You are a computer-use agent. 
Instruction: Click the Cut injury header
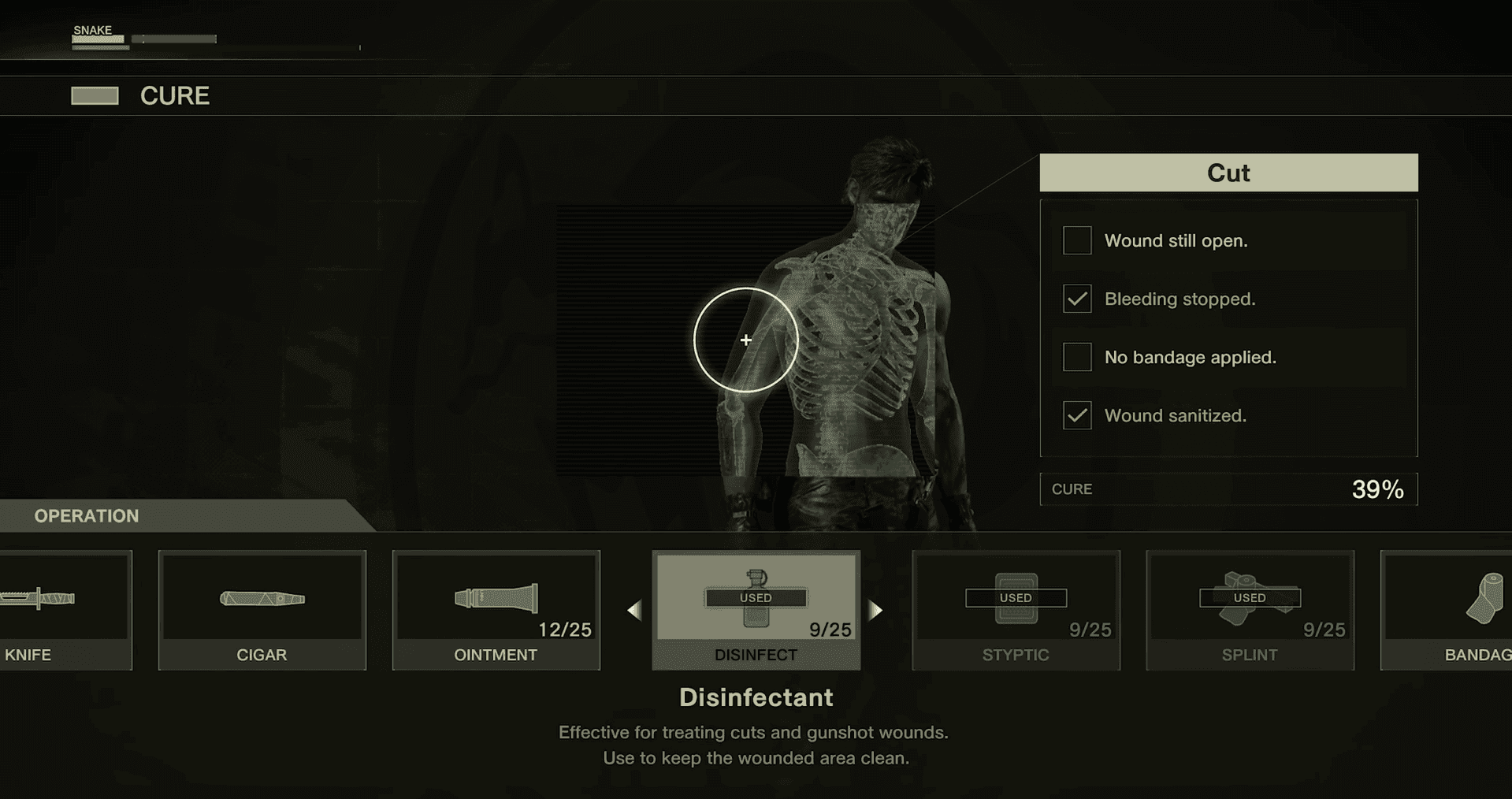tap(1228, 173)
